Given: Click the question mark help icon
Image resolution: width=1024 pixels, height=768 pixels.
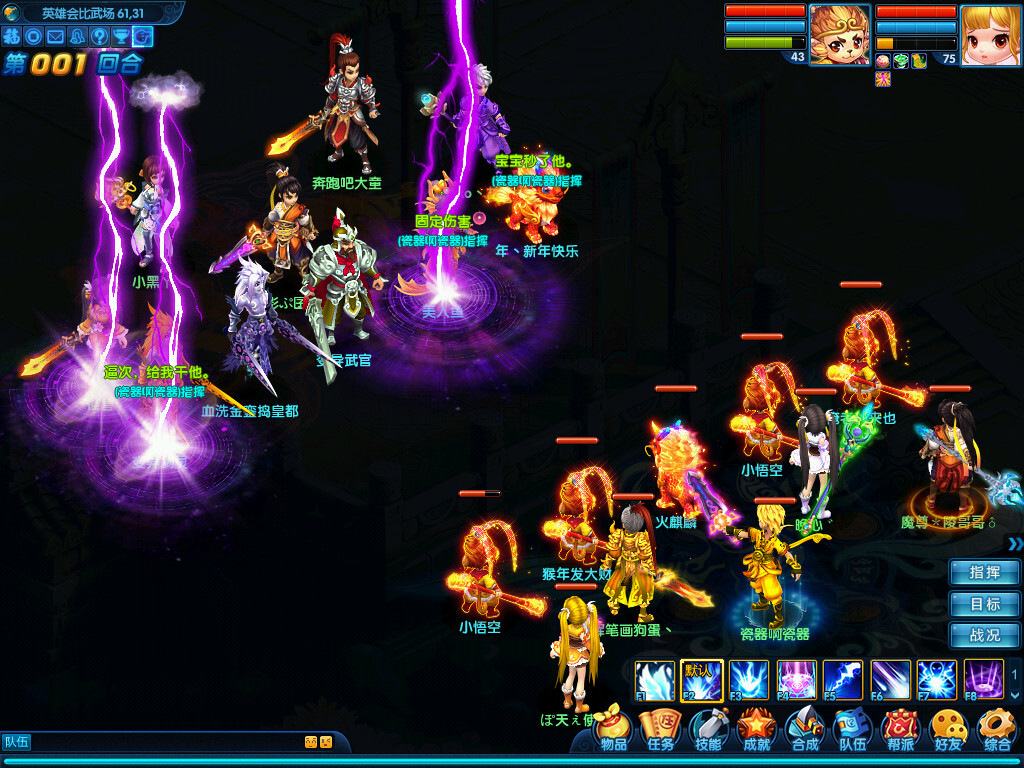Looking at the screenshot, I should pyautogui.click(x=99, y=36).
